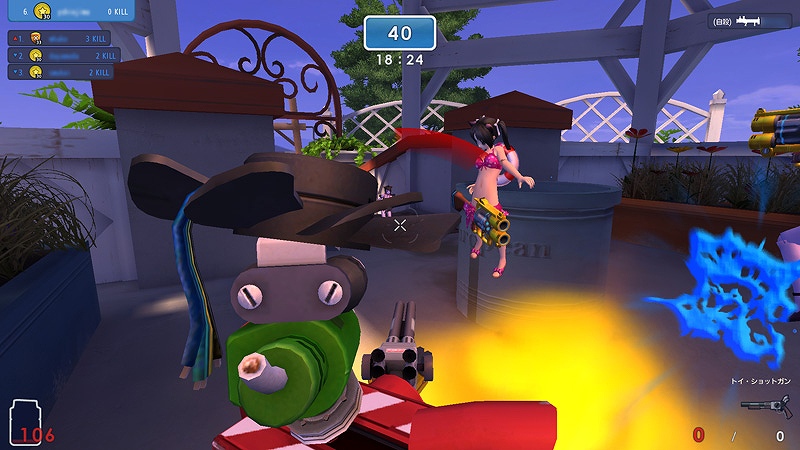Select the third-place scoreboard row
The image size is (800, 450).
coord(61,72)
